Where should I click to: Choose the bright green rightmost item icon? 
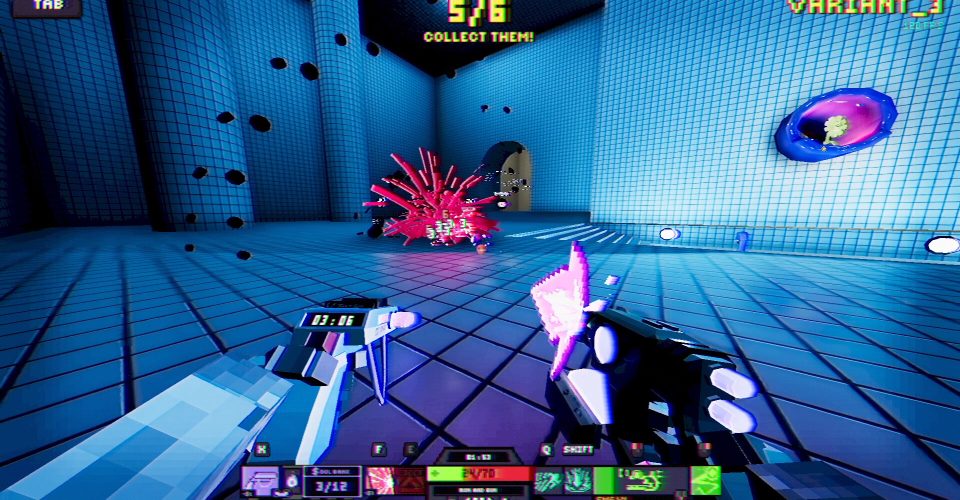[x=705, y=479]
